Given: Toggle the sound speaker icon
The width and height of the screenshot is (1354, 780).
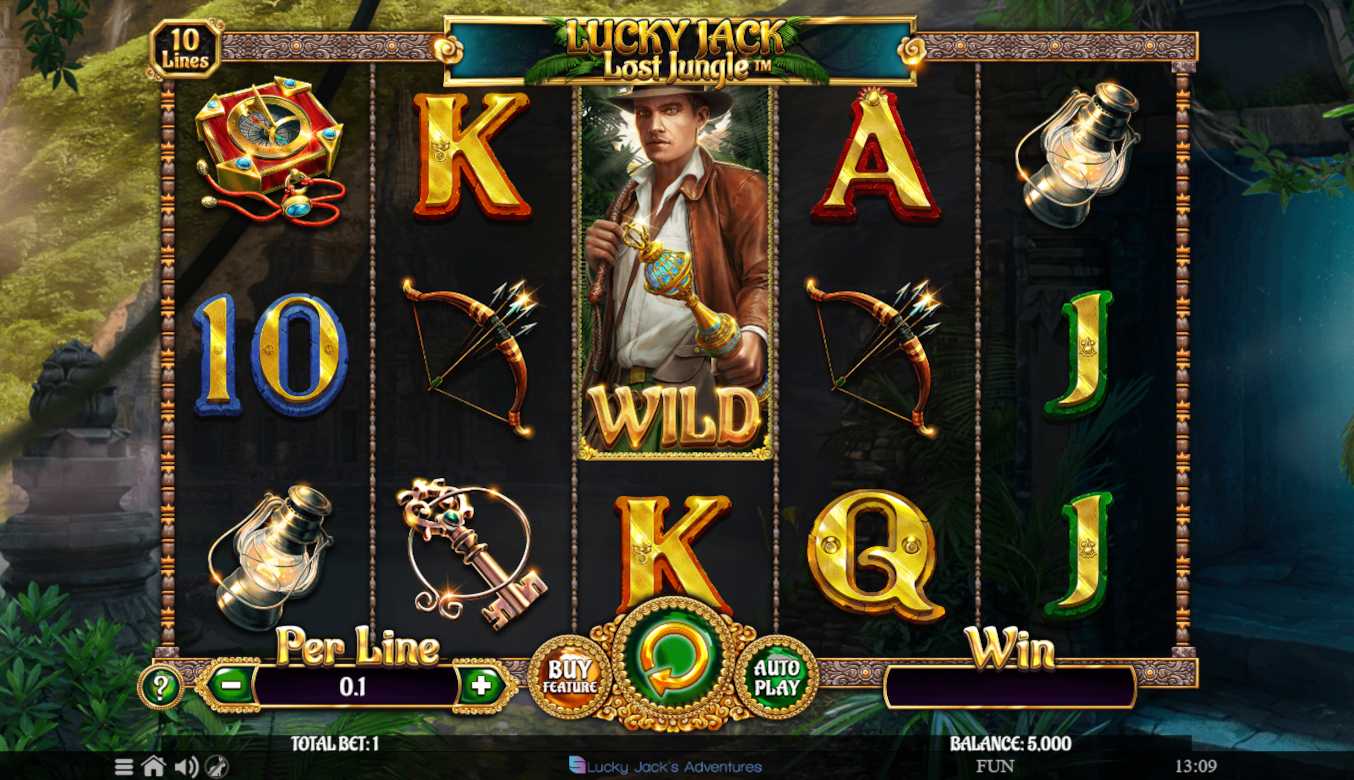Looking at the screenshot, I should pyautogui.click(x=186, y=767).
